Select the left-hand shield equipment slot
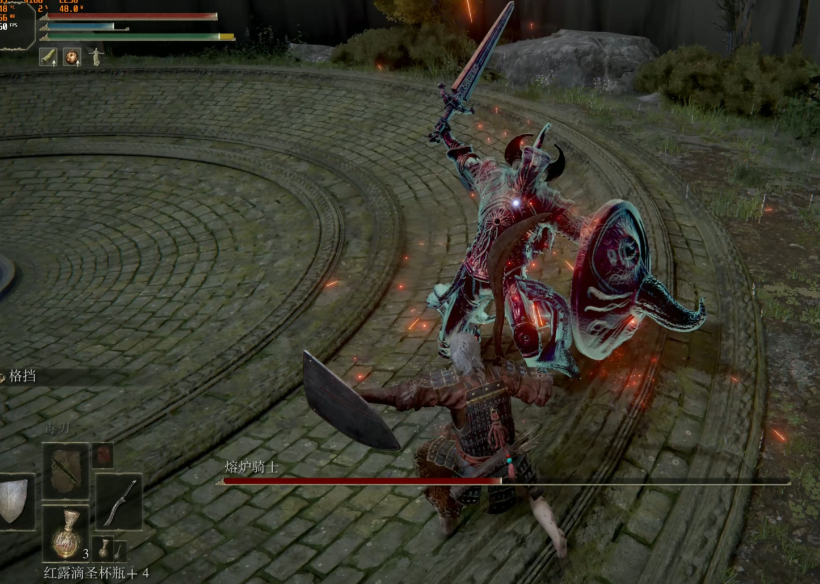This screenshot has width=820, height=584. pos(14,500)
